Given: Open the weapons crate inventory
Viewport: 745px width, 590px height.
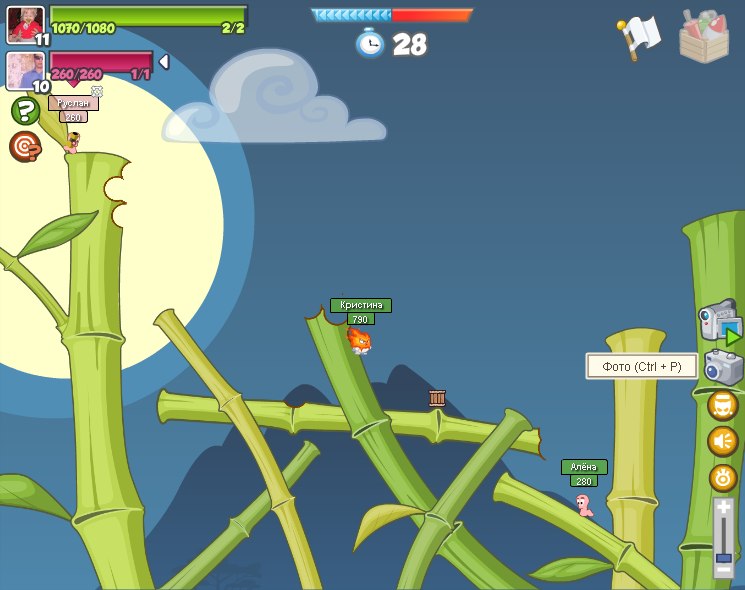Looking at the screenshot, I should (703, 37).
